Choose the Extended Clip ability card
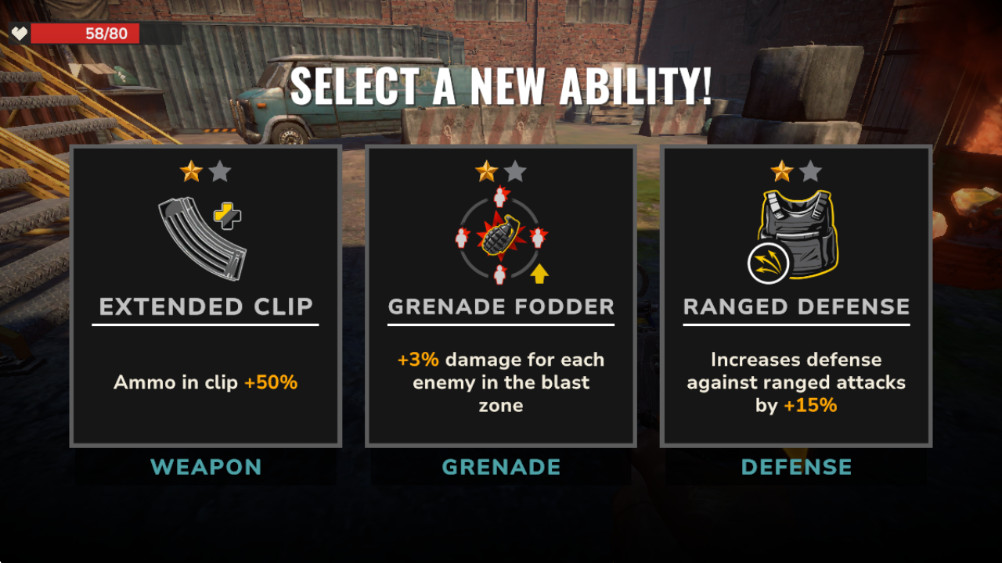The image size is (1002, 563). [205, 296]
